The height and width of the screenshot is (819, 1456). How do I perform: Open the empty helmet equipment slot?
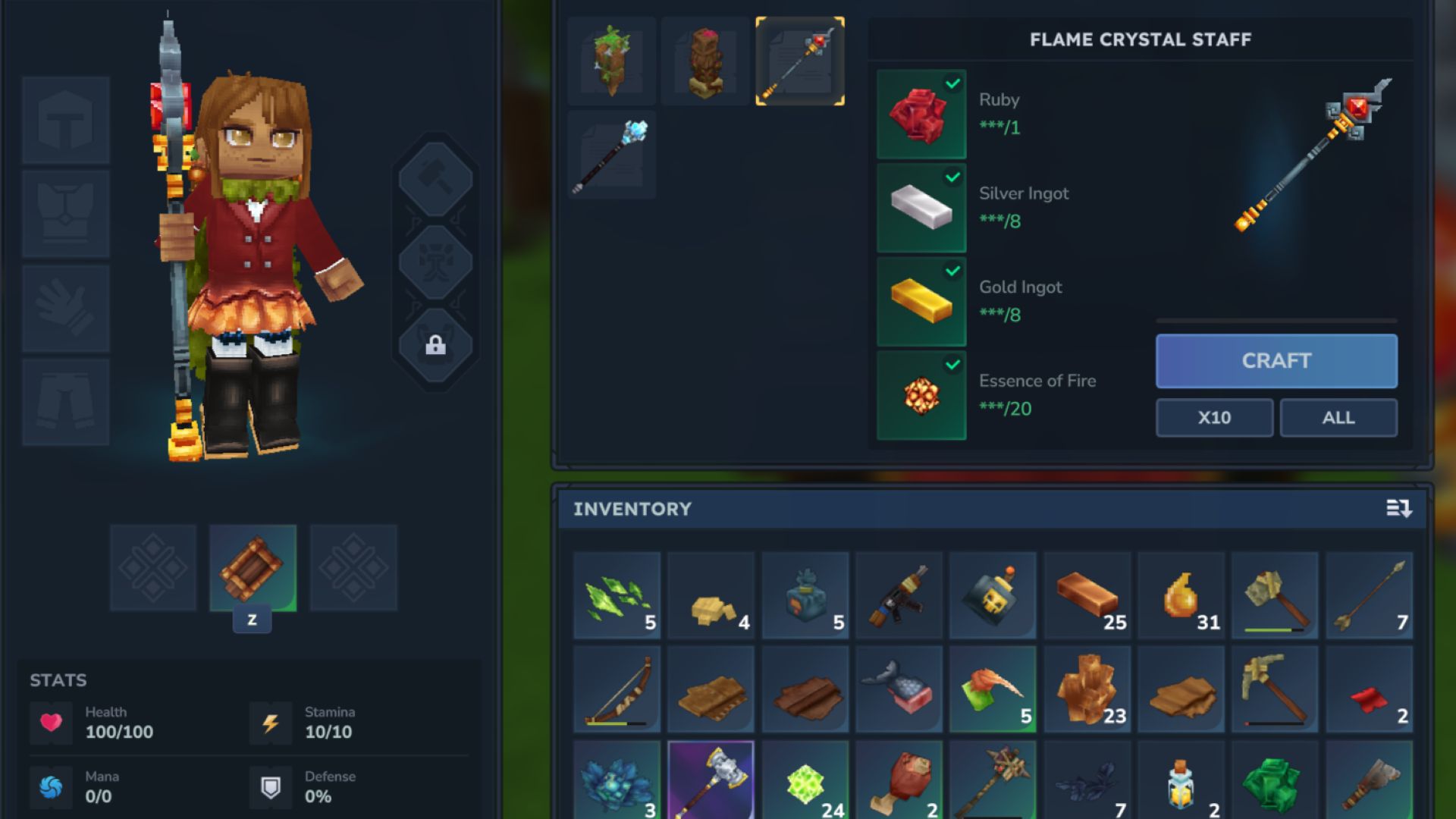66,120
